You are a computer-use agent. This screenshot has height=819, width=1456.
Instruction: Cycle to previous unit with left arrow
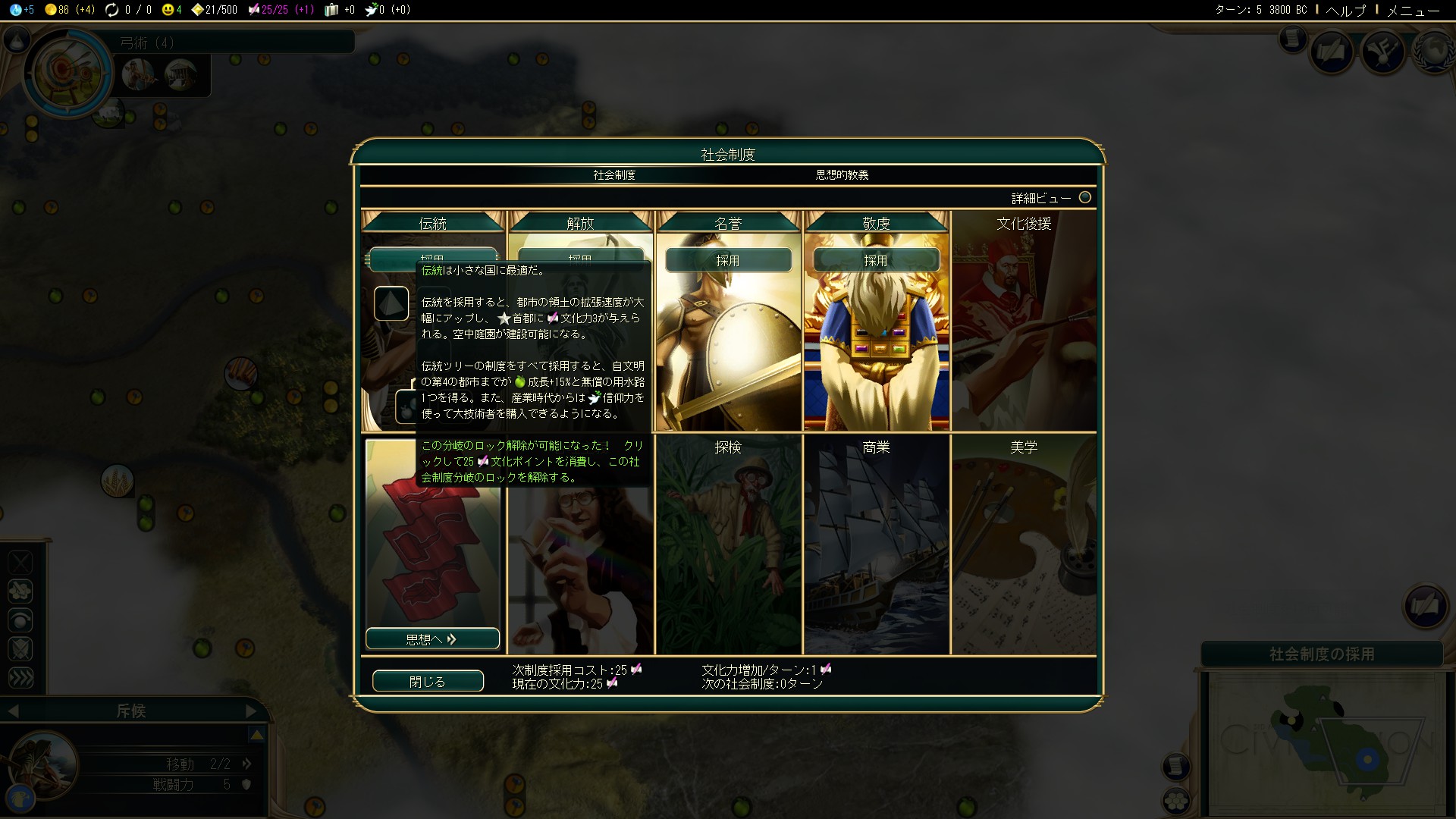point(13,711)
